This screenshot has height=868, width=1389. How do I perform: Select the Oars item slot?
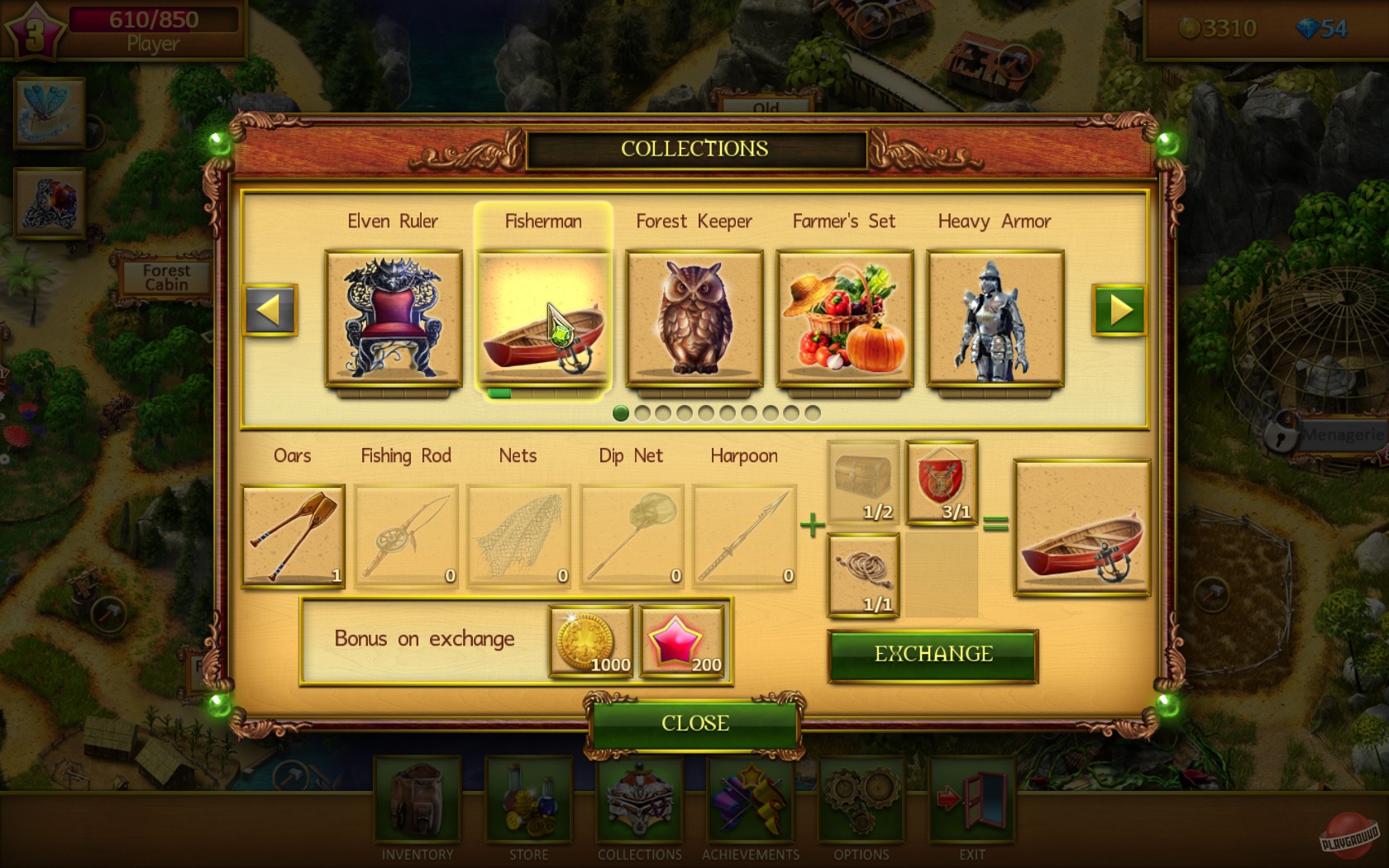(x=293, y=536)
